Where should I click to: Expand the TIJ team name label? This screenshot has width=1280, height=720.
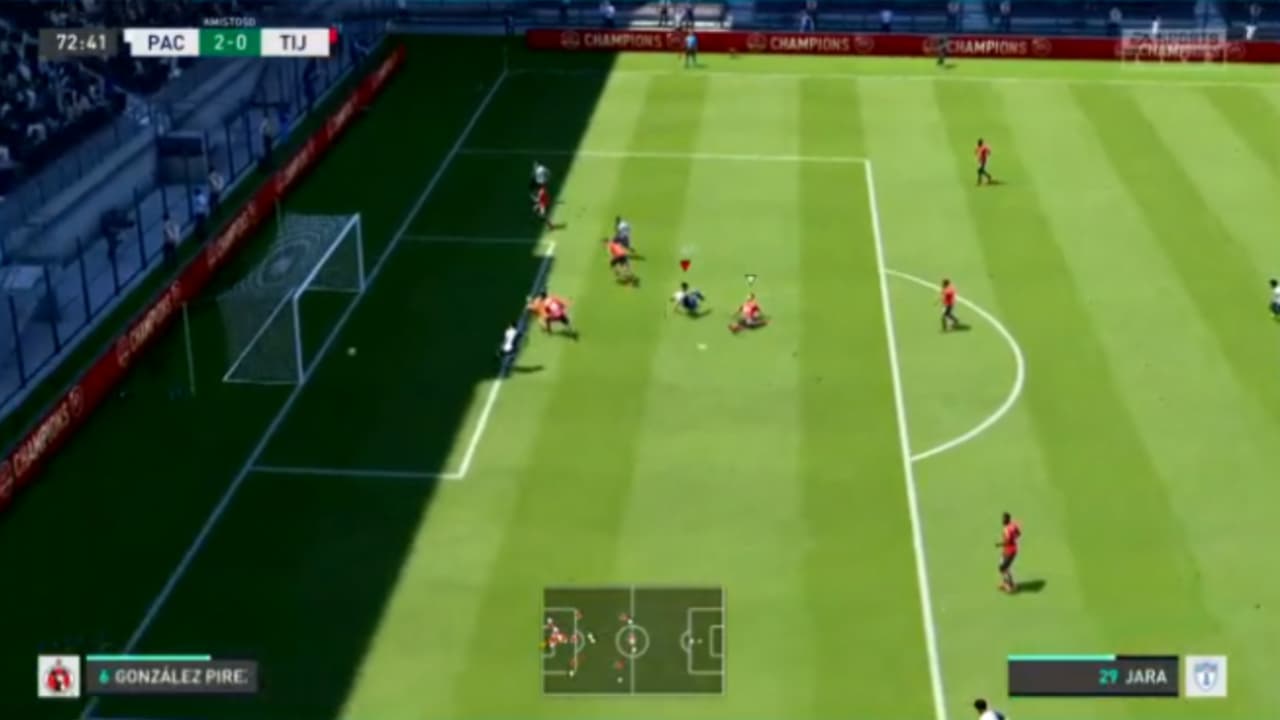coord(292,42)
